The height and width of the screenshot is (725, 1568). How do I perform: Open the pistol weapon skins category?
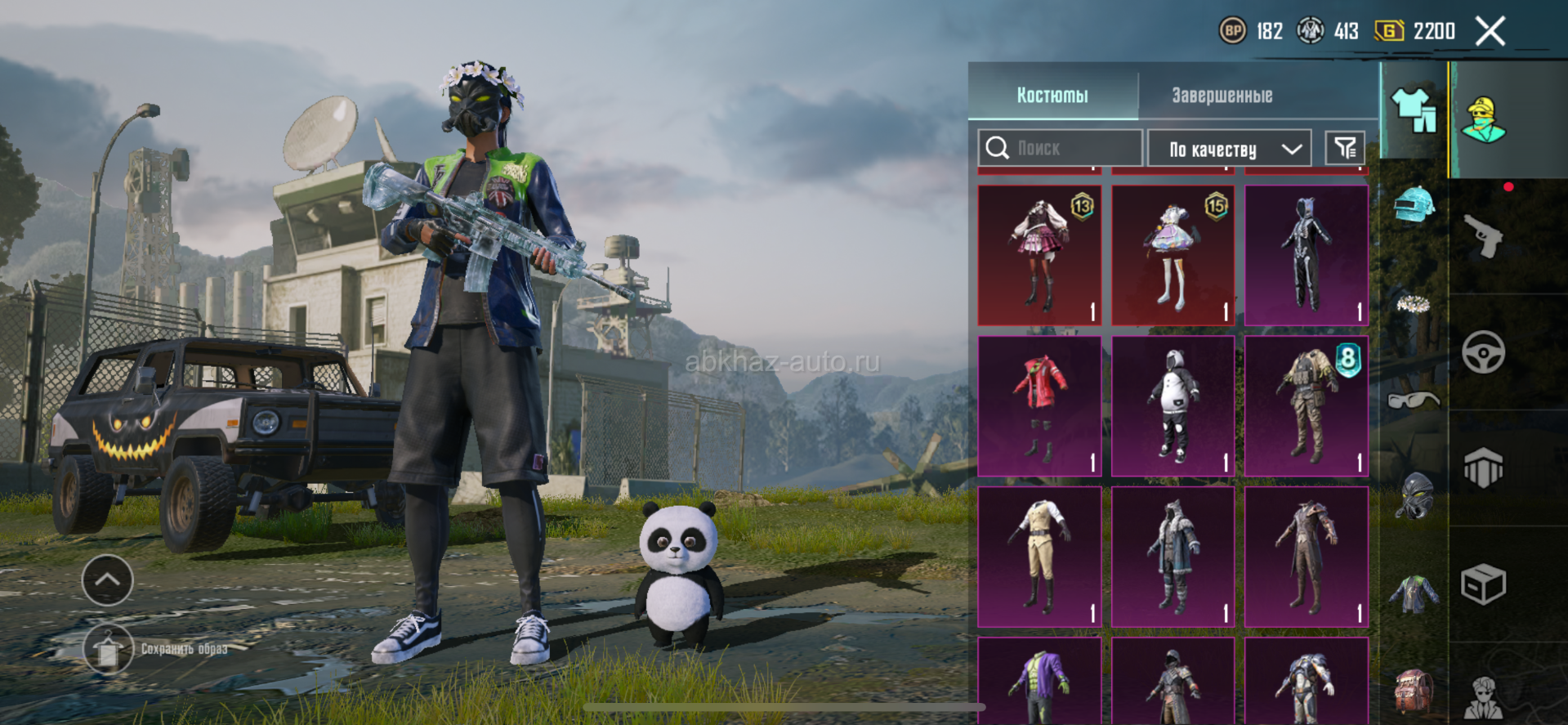click(1483, 237)
